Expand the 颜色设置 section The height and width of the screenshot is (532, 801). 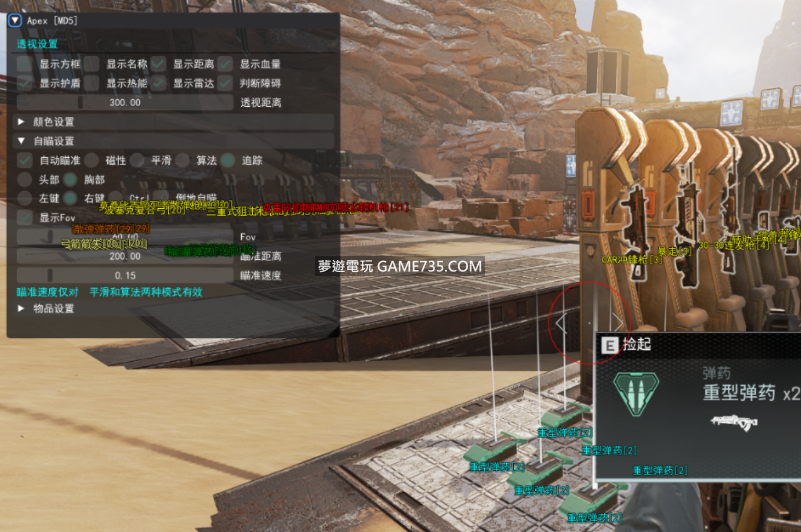pos(22,122)
